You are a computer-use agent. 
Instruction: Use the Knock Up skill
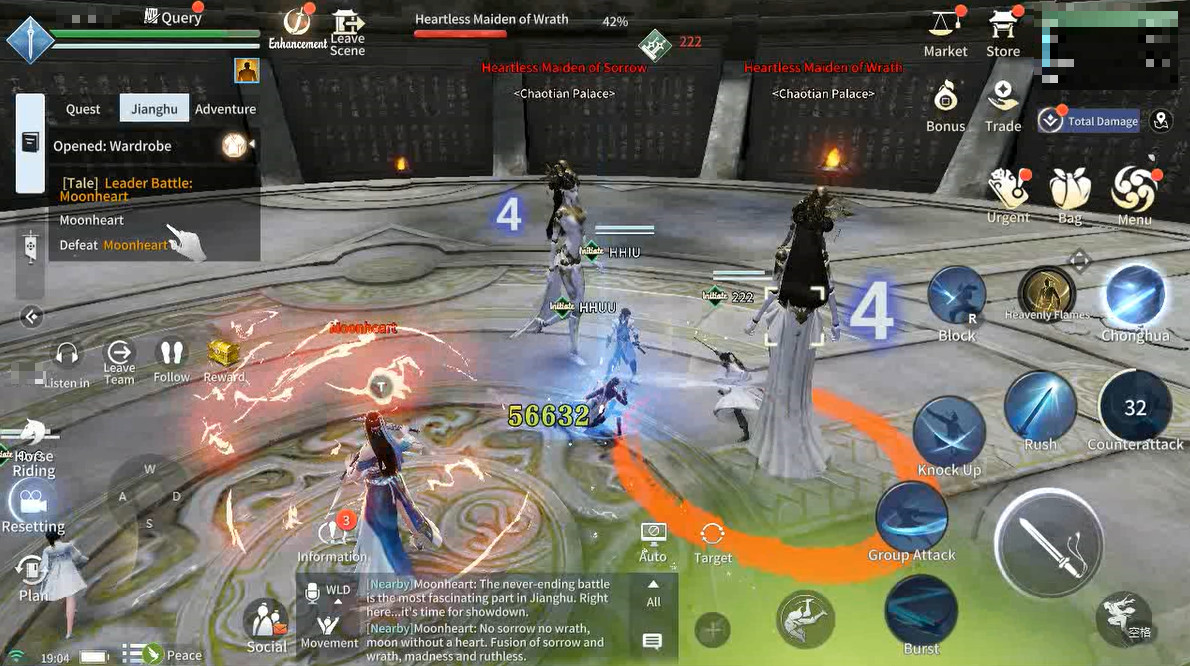click(949, 430)
